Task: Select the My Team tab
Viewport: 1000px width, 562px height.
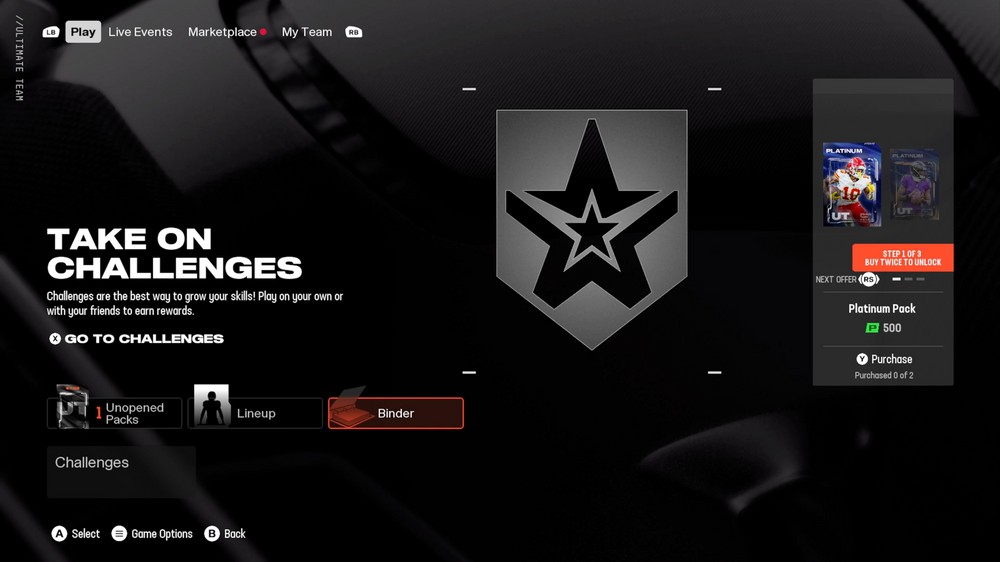Action: [x=306, y=32]
